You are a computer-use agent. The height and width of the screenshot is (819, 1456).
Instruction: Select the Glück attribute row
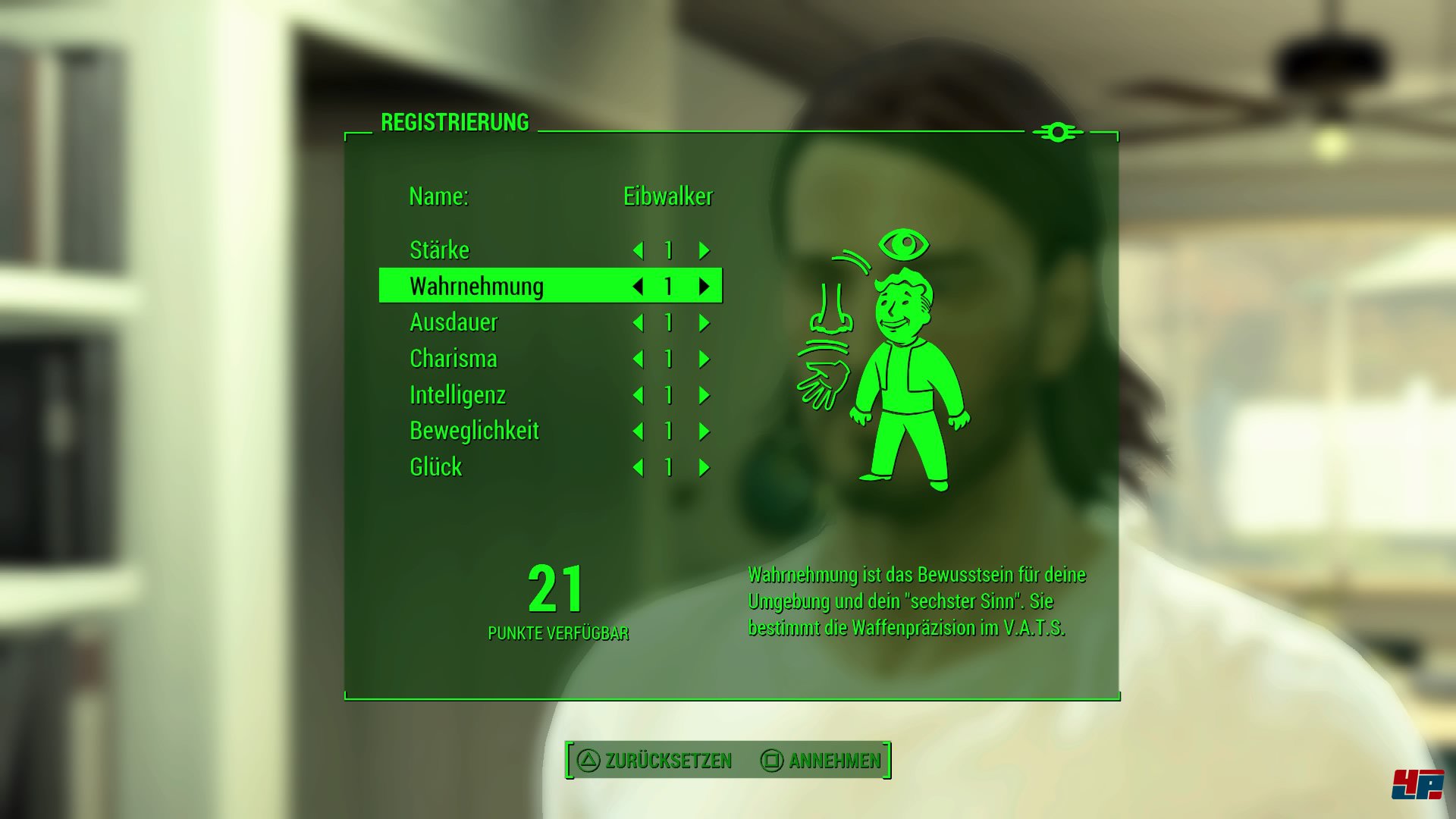coord(436,467)
